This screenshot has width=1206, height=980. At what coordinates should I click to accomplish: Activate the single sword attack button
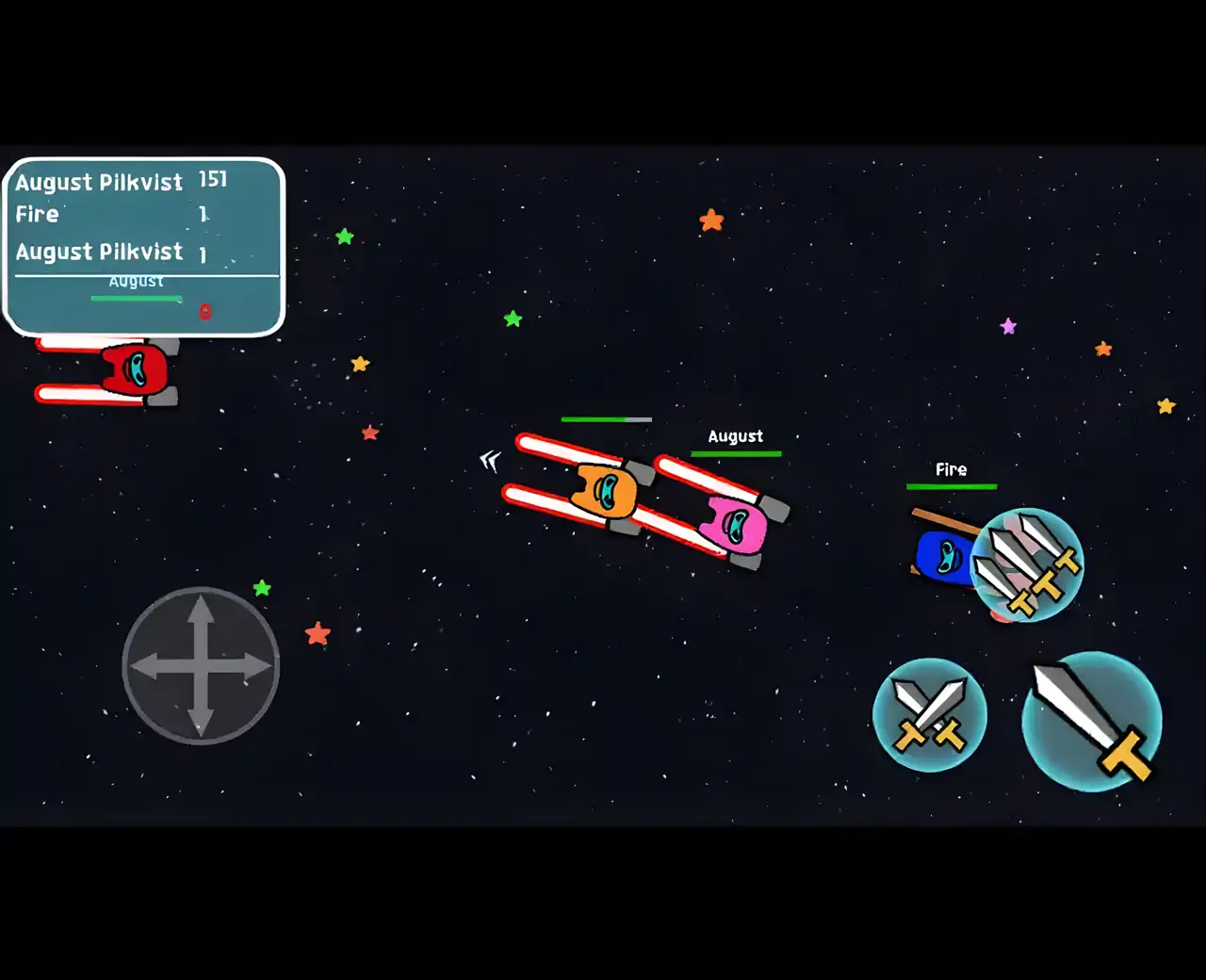(1092, 722)
